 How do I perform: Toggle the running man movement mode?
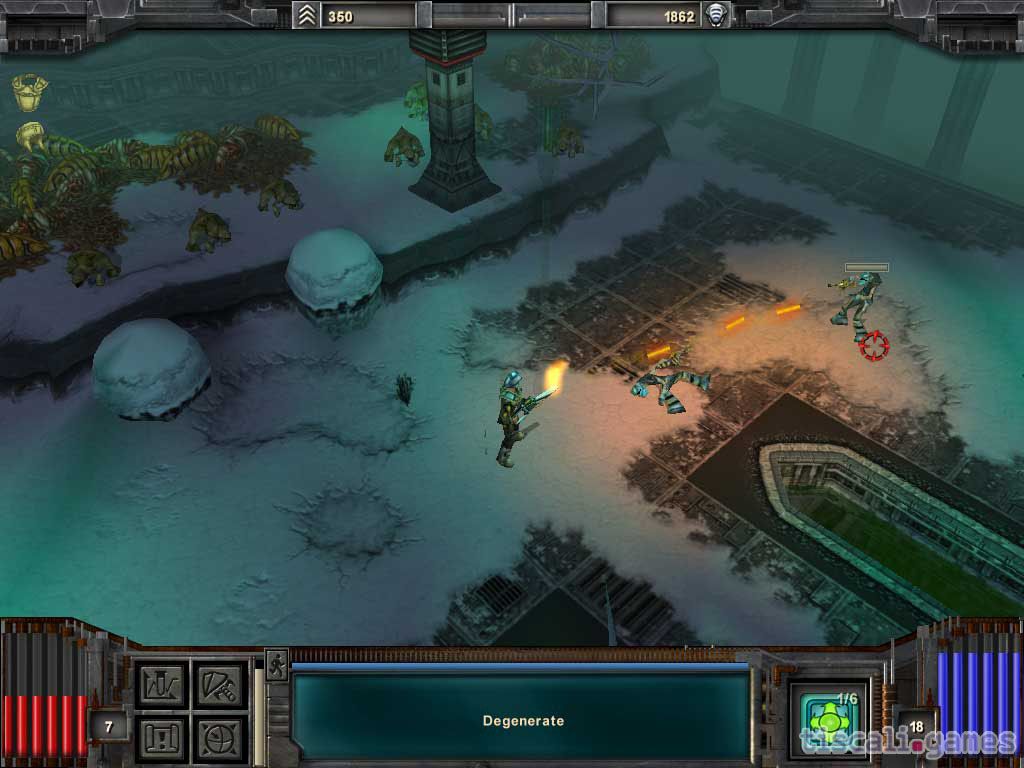click(x=276, y=665)
